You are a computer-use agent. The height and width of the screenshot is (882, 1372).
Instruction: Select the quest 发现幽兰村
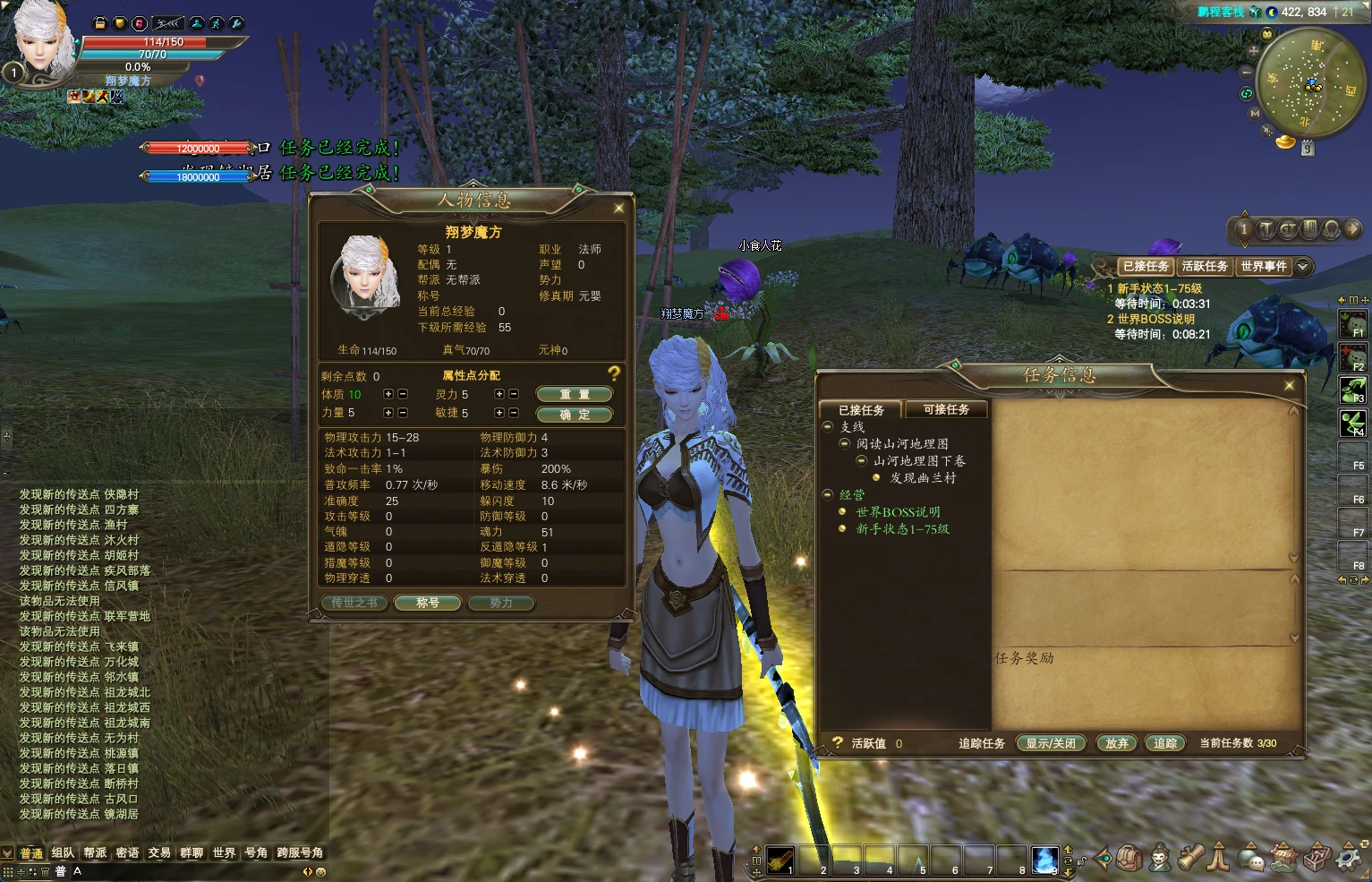pos(923,478)
